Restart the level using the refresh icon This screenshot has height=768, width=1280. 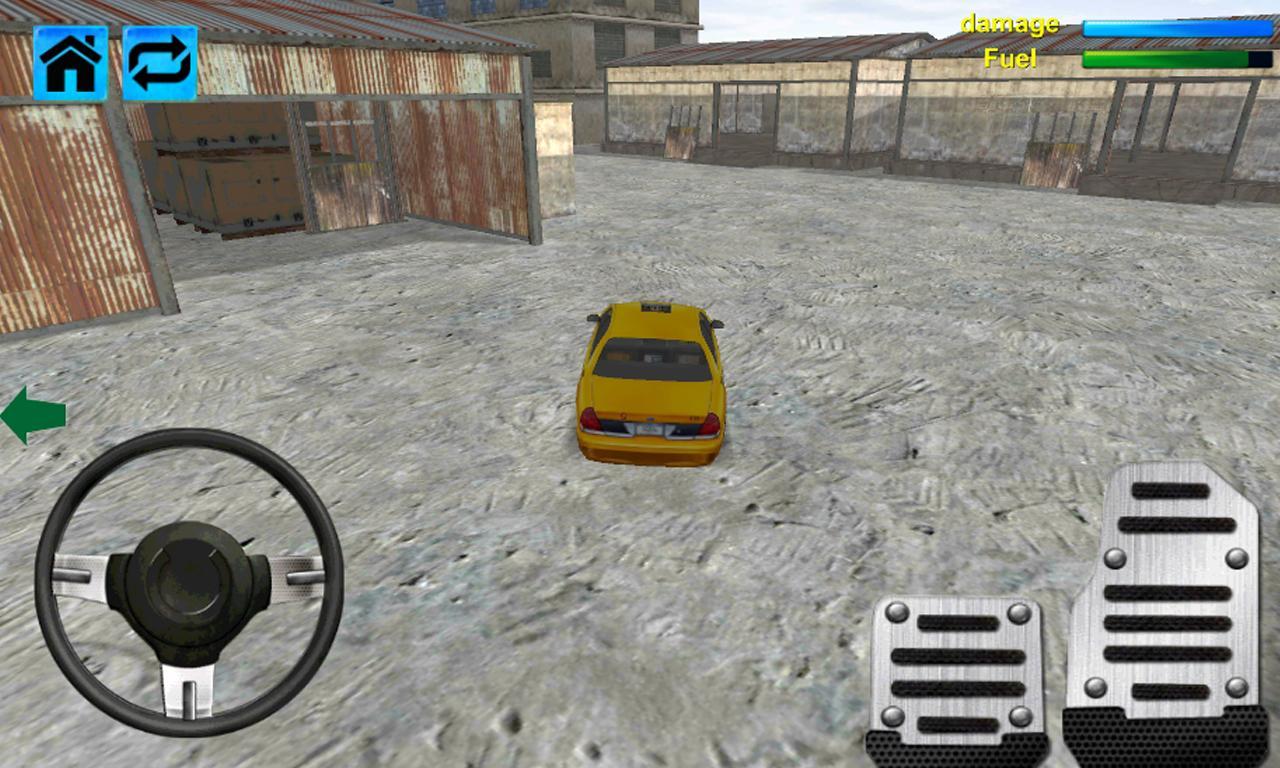pyautogui.click(x=160, y=64)
